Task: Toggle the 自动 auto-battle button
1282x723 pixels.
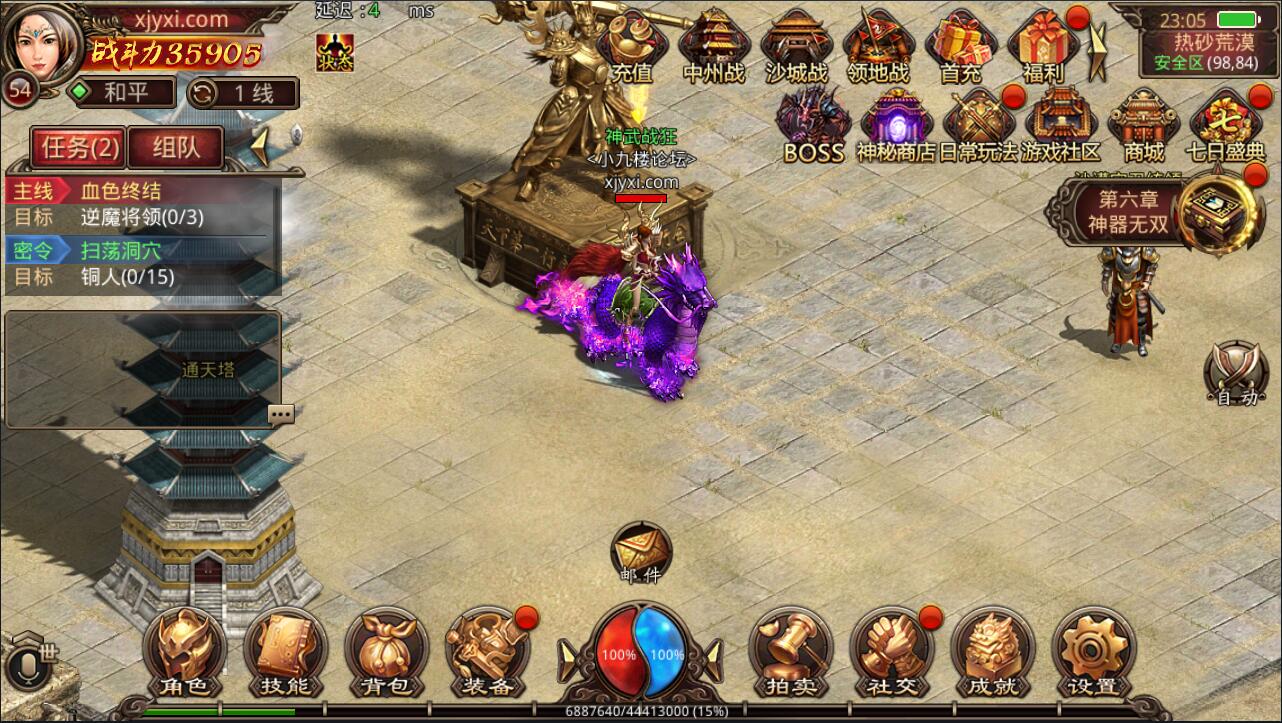Action: point(1236,374)
